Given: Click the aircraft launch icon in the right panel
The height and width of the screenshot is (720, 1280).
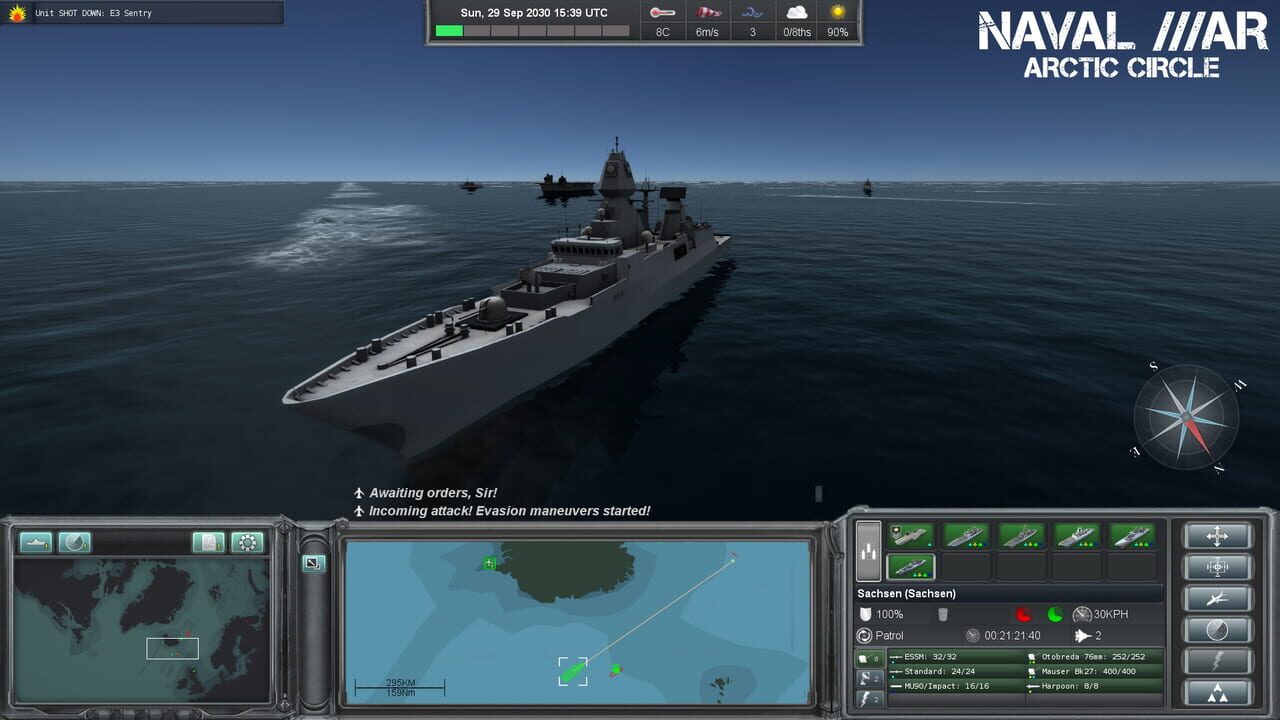Looking at the screenshot, I should [x=1217, y=598].
